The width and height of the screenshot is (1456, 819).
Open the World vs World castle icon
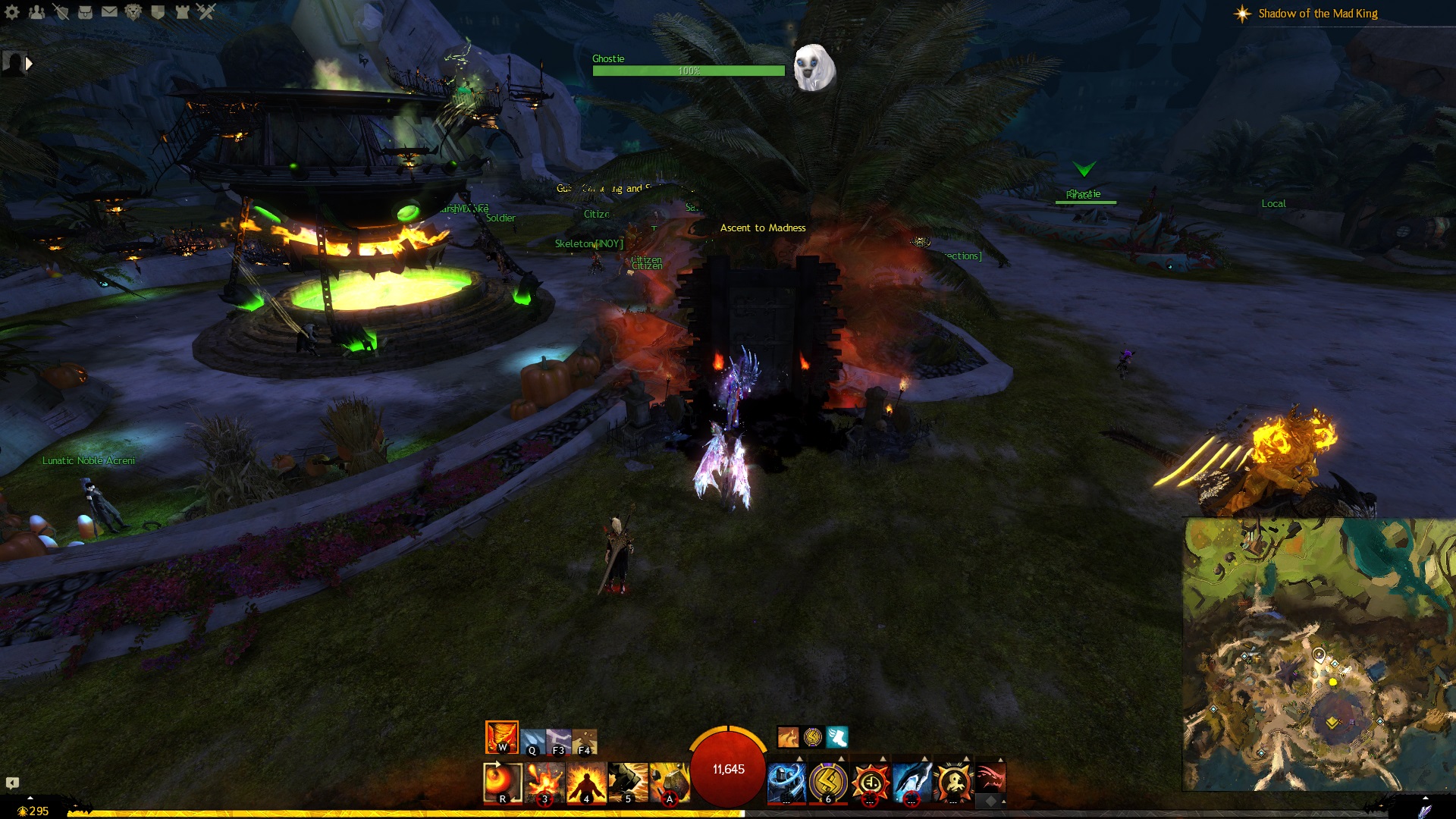click(x=182, y=11)
